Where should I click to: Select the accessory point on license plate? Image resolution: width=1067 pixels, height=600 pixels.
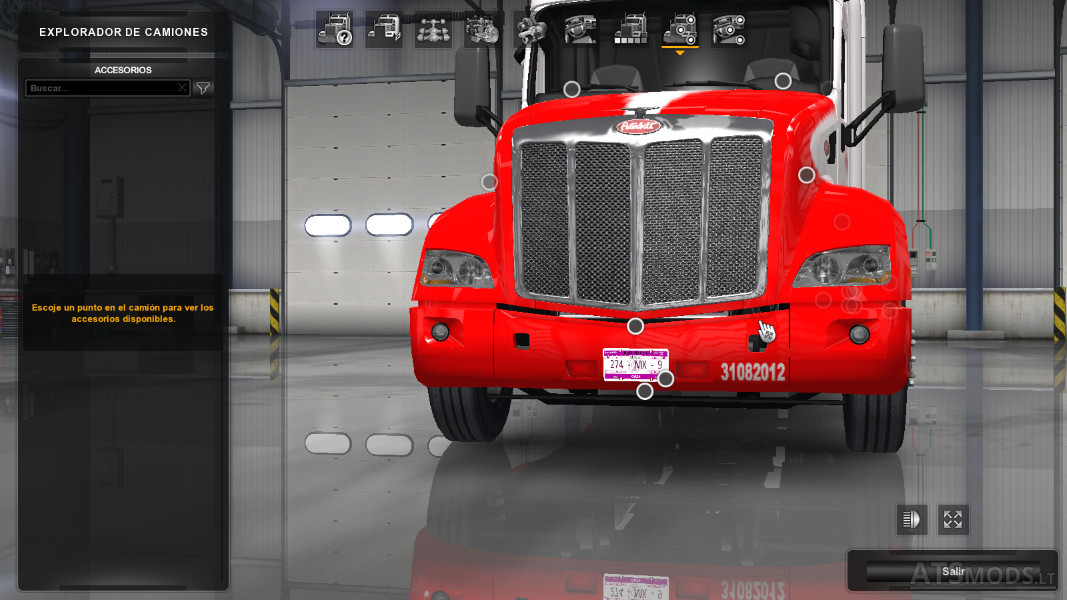pos(666,378)
